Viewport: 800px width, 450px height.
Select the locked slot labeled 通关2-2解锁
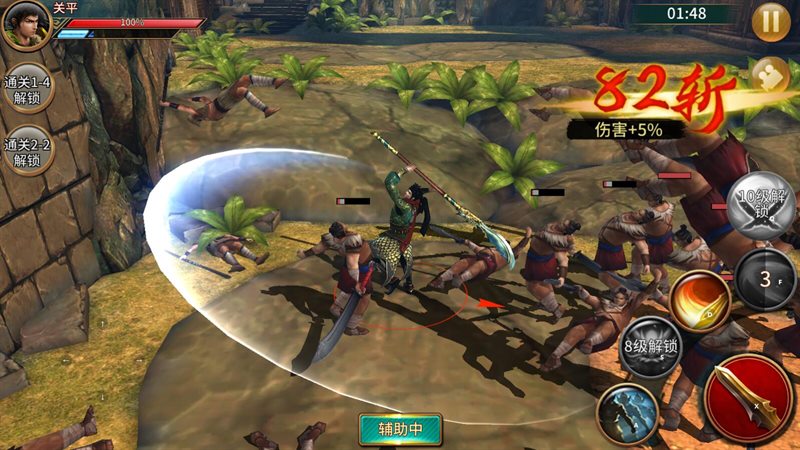pyautogui.click(x=27, y=151)
